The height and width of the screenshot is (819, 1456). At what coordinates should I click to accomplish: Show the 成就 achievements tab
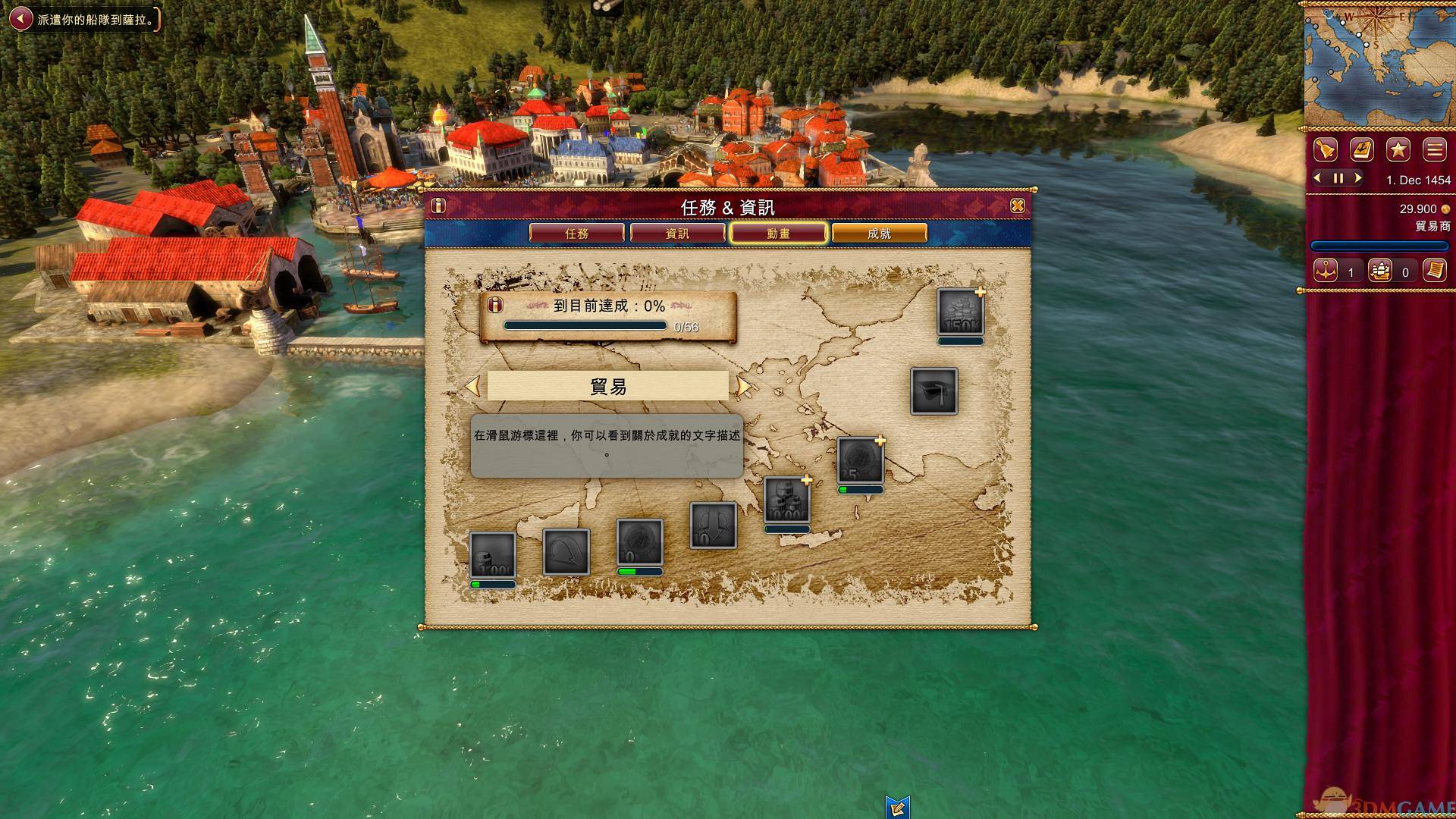point(879,234)
